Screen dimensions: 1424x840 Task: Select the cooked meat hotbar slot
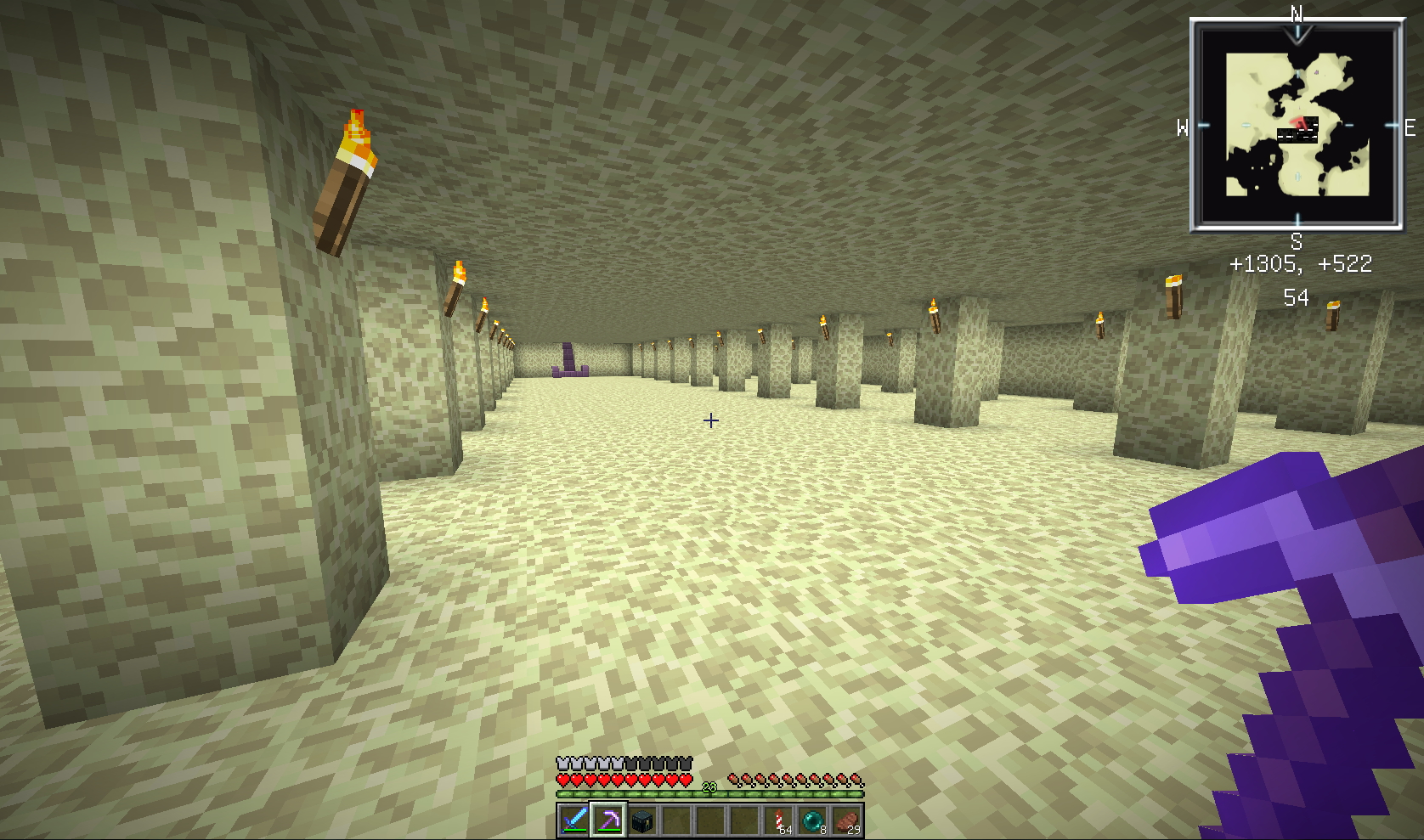846,820
